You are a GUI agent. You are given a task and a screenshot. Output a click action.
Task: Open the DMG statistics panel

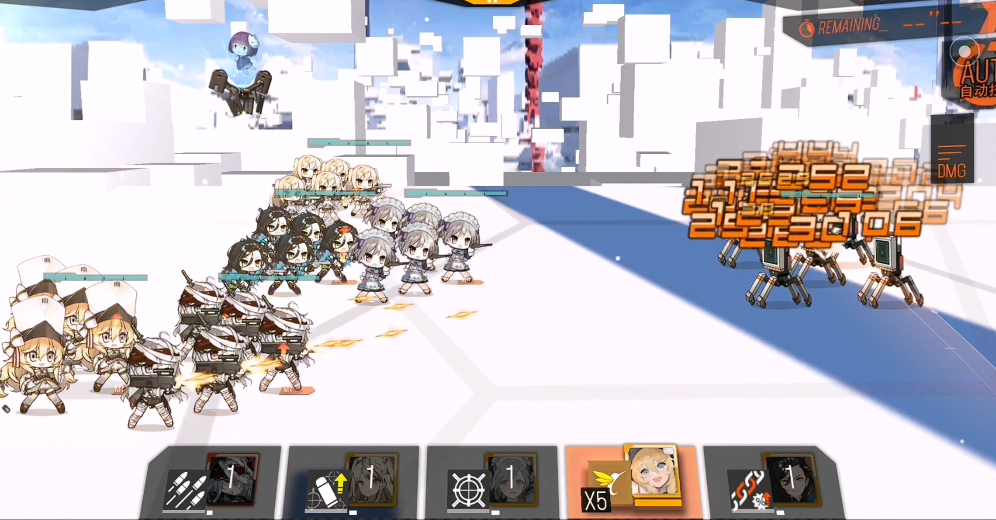952,162
